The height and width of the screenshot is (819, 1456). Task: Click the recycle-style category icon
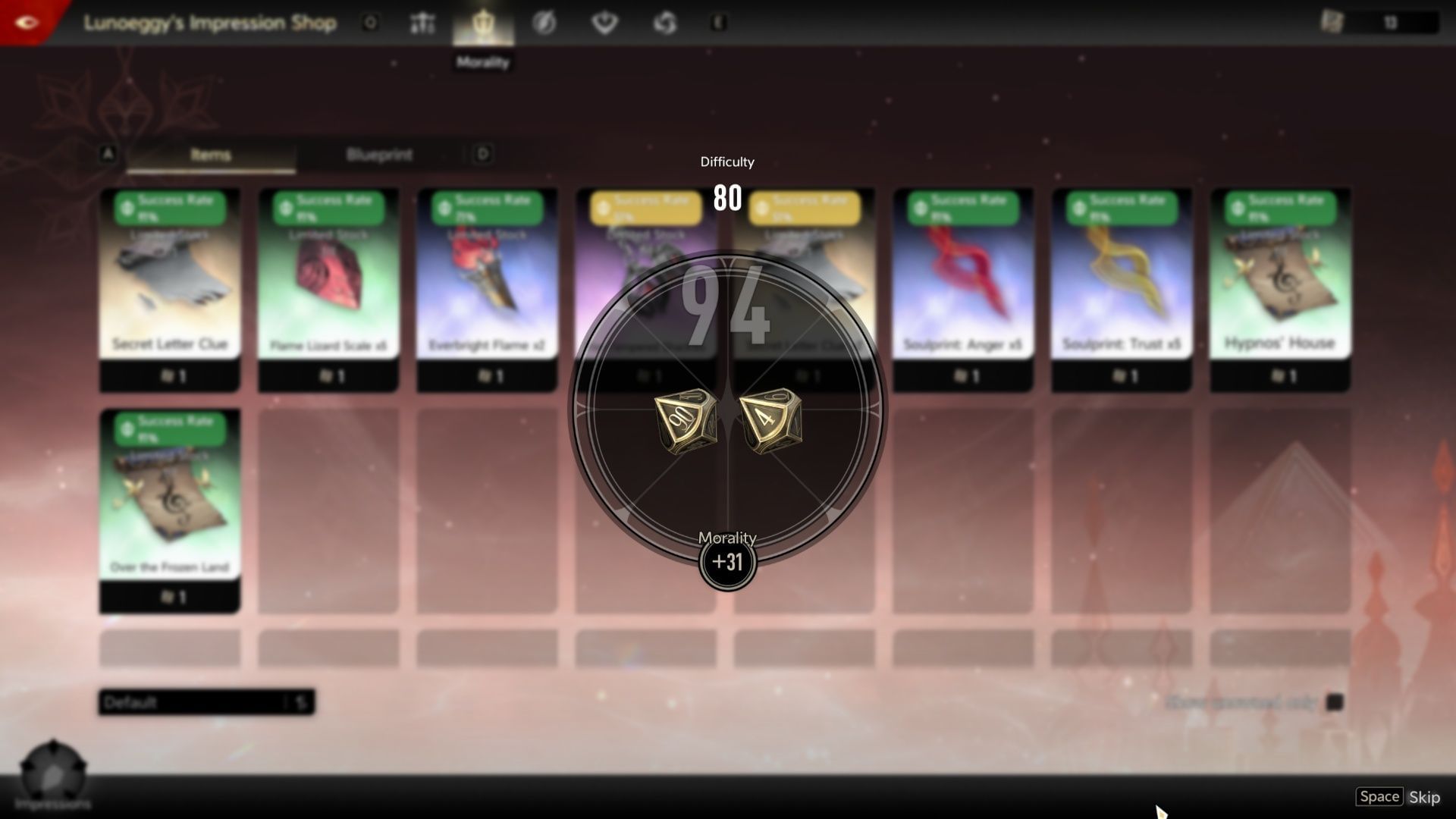pos(664,23)
